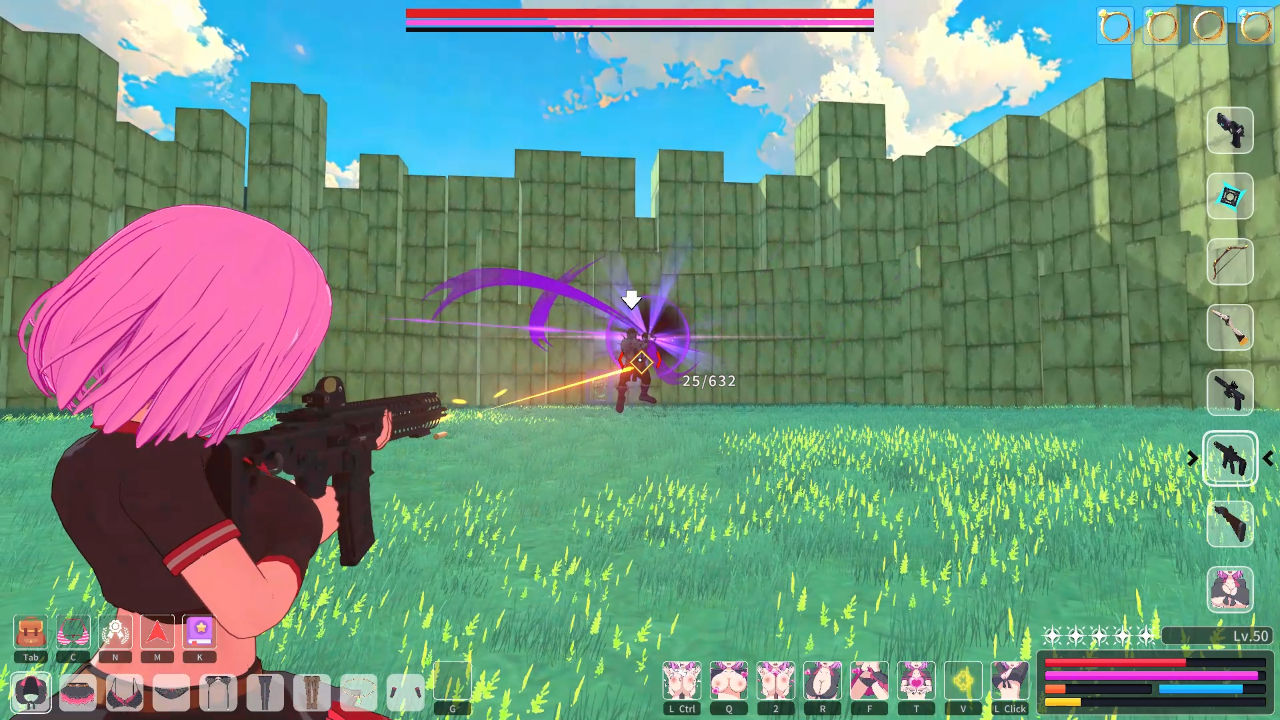Switch to the pistol weapon slot
This screenshot has width=1280, height=720.
[1230, 131]
